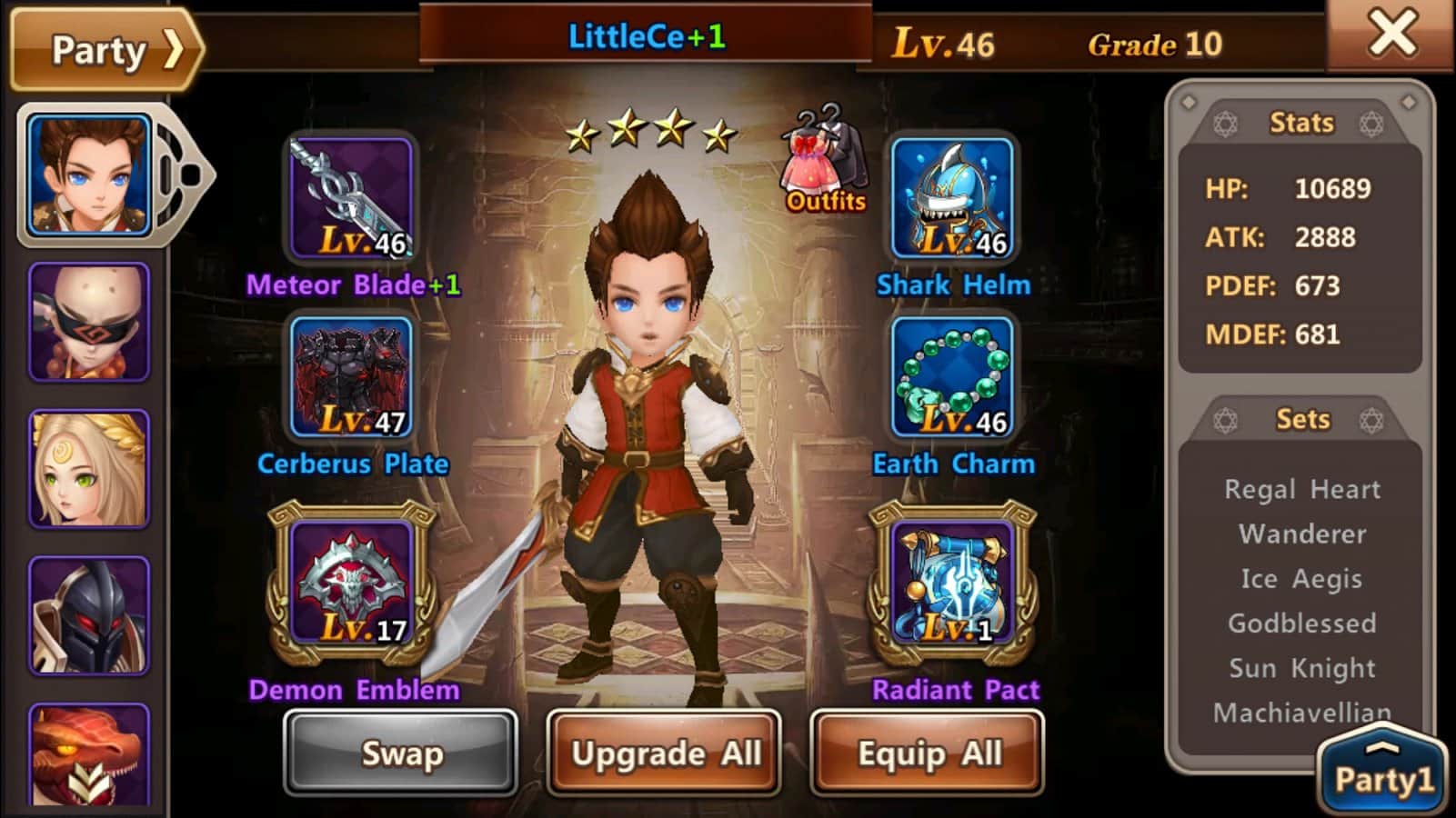This screenshot has height=818, width=1456.
Task: Activate Upgrade All
Action: point(665,753)
